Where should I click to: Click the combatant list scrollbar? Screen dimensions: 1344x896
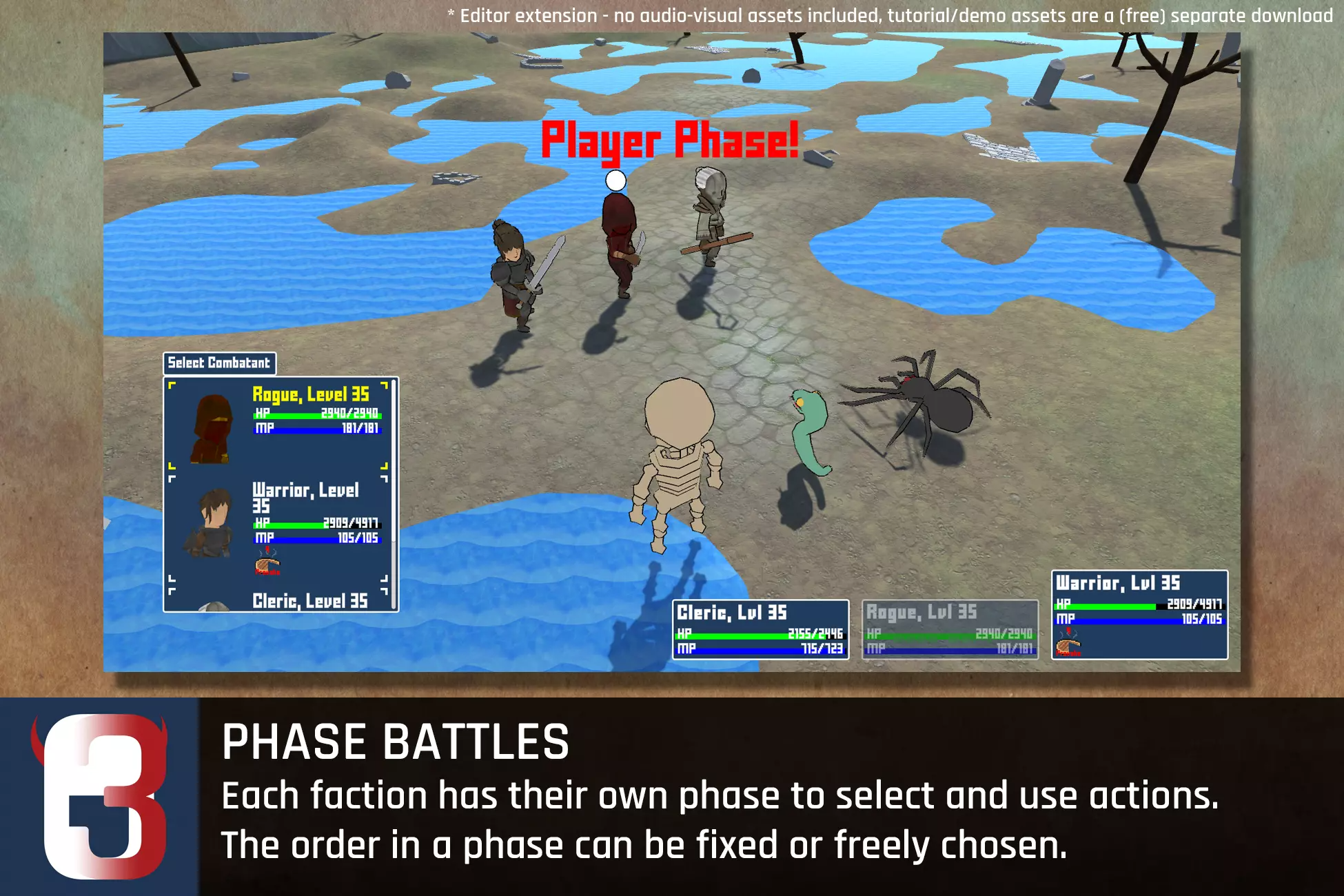click(394, 493)
